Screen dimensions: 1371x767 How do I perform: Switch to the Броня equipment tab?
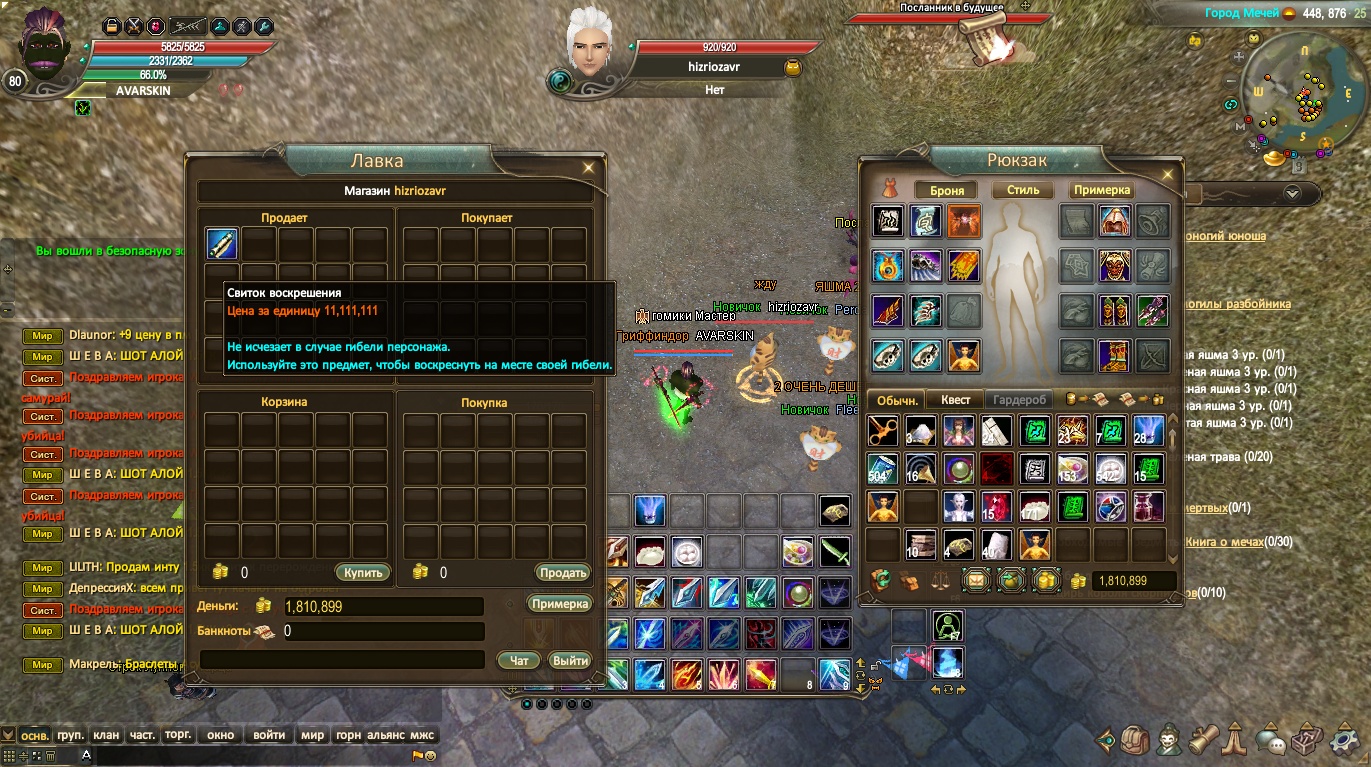point(945,190)
